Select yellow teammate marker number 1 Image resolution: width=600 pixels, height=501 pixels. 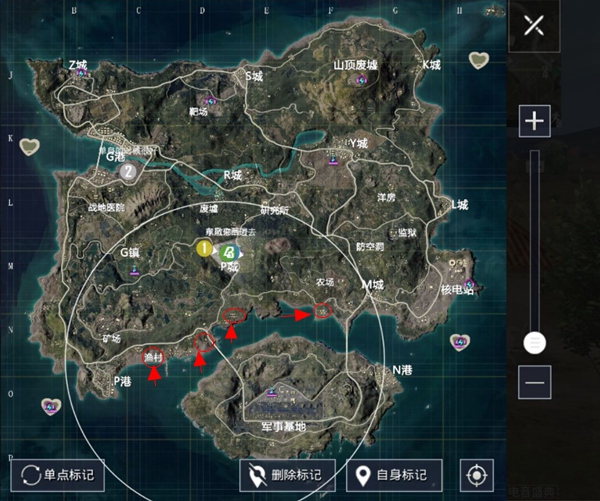coord(204,247)
